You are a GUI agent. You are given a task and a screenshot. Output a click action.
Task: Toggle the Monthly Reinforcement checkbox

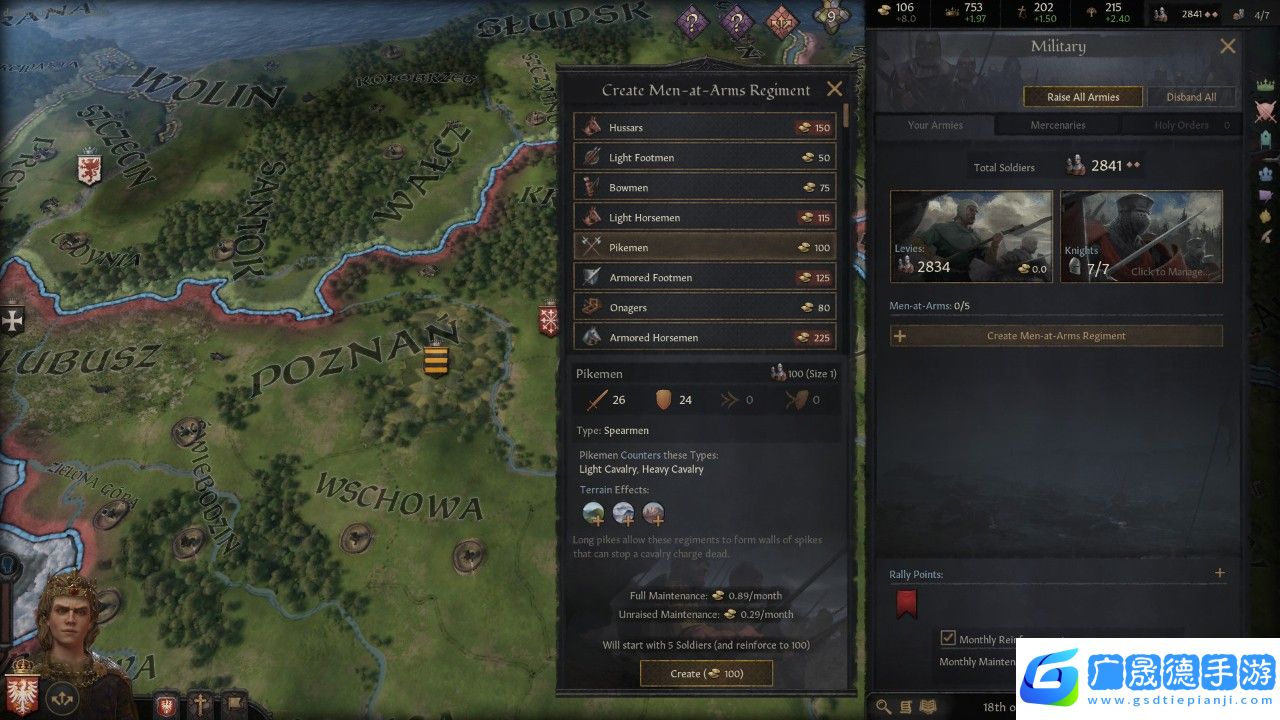(948, 638)
